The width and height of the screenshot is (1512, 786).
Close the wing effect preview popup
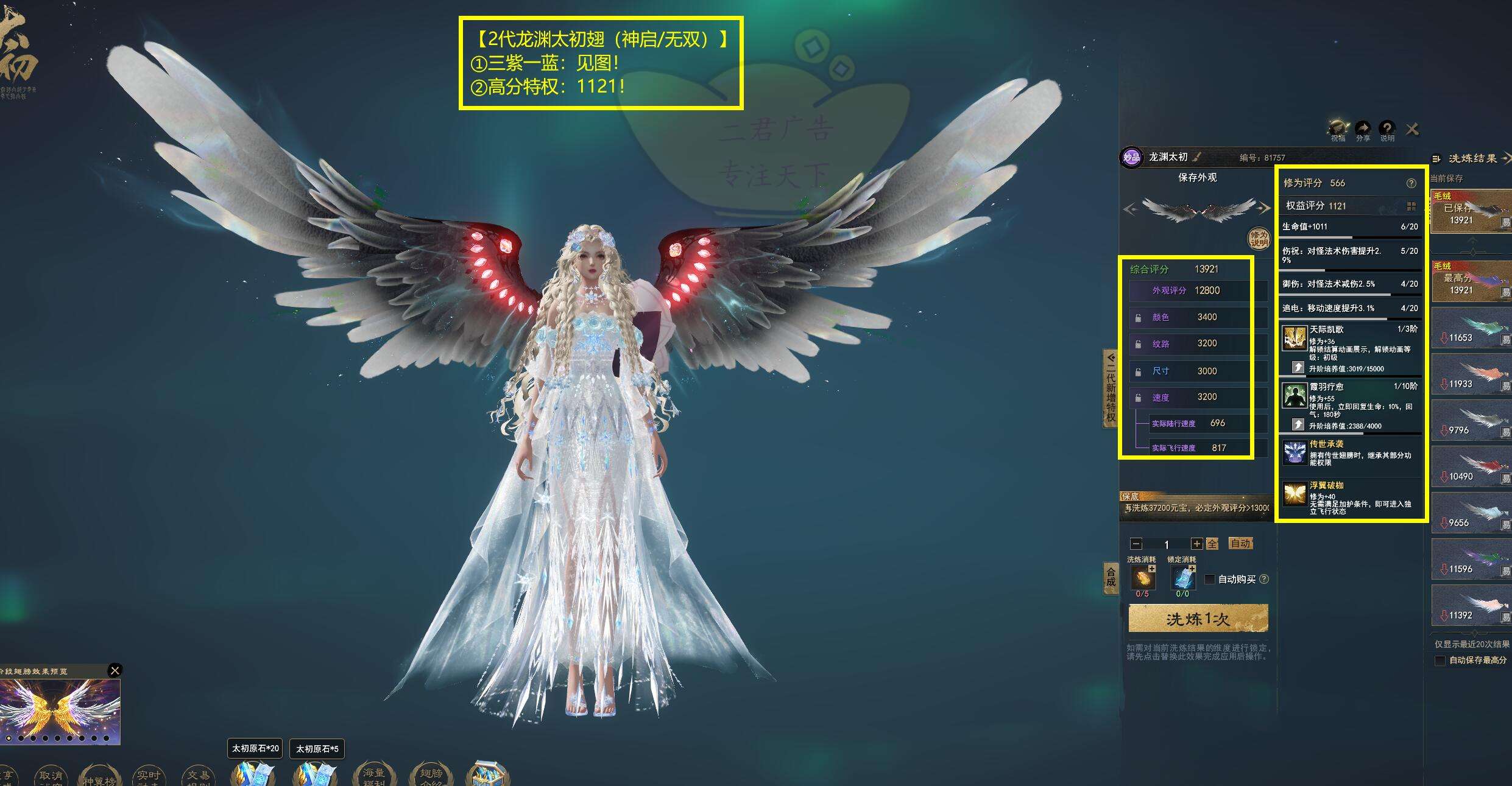pyautogui.click(x=115, y=670)
